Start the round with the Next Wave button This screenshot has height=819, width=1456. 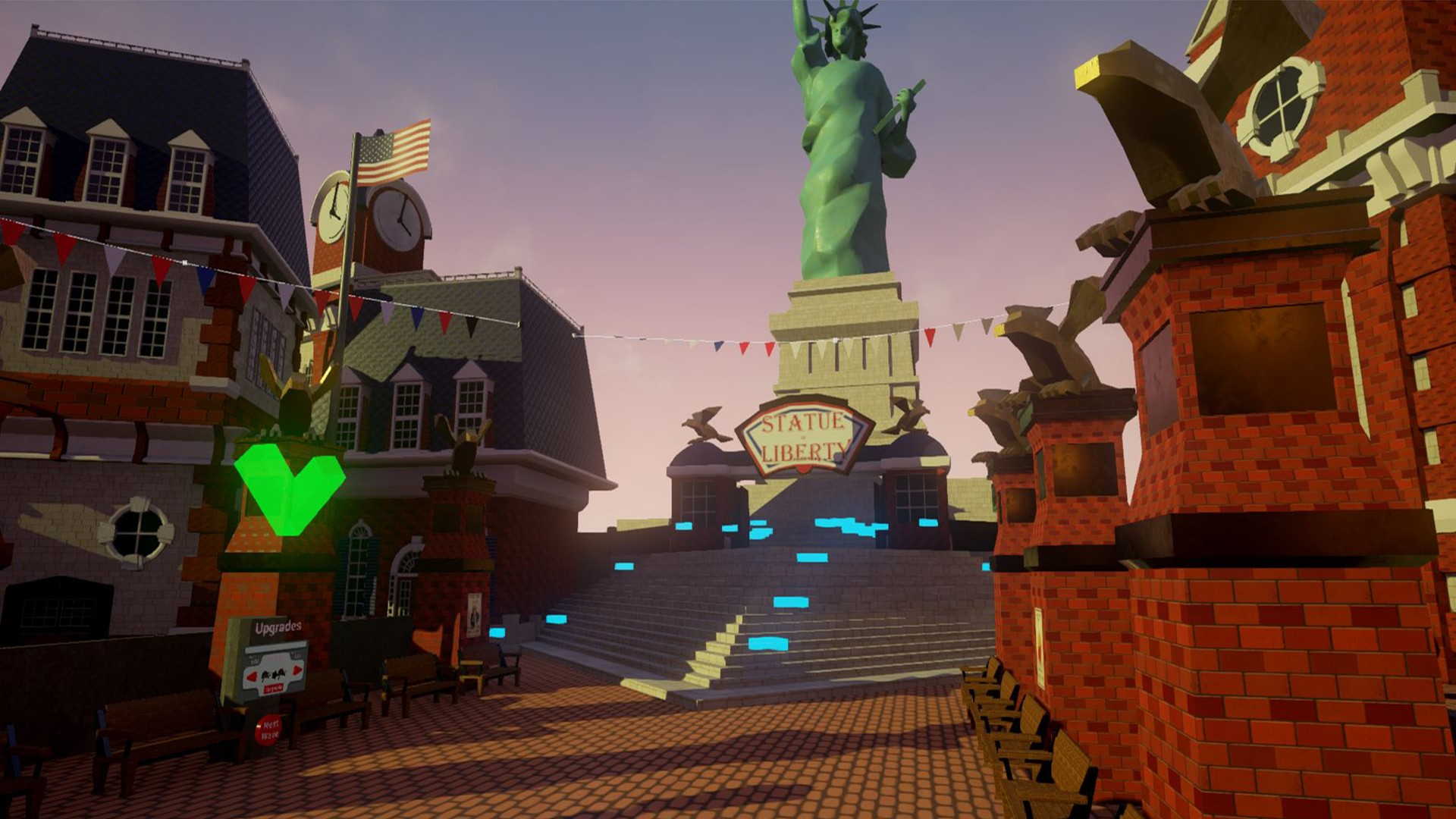coord(268,730)
